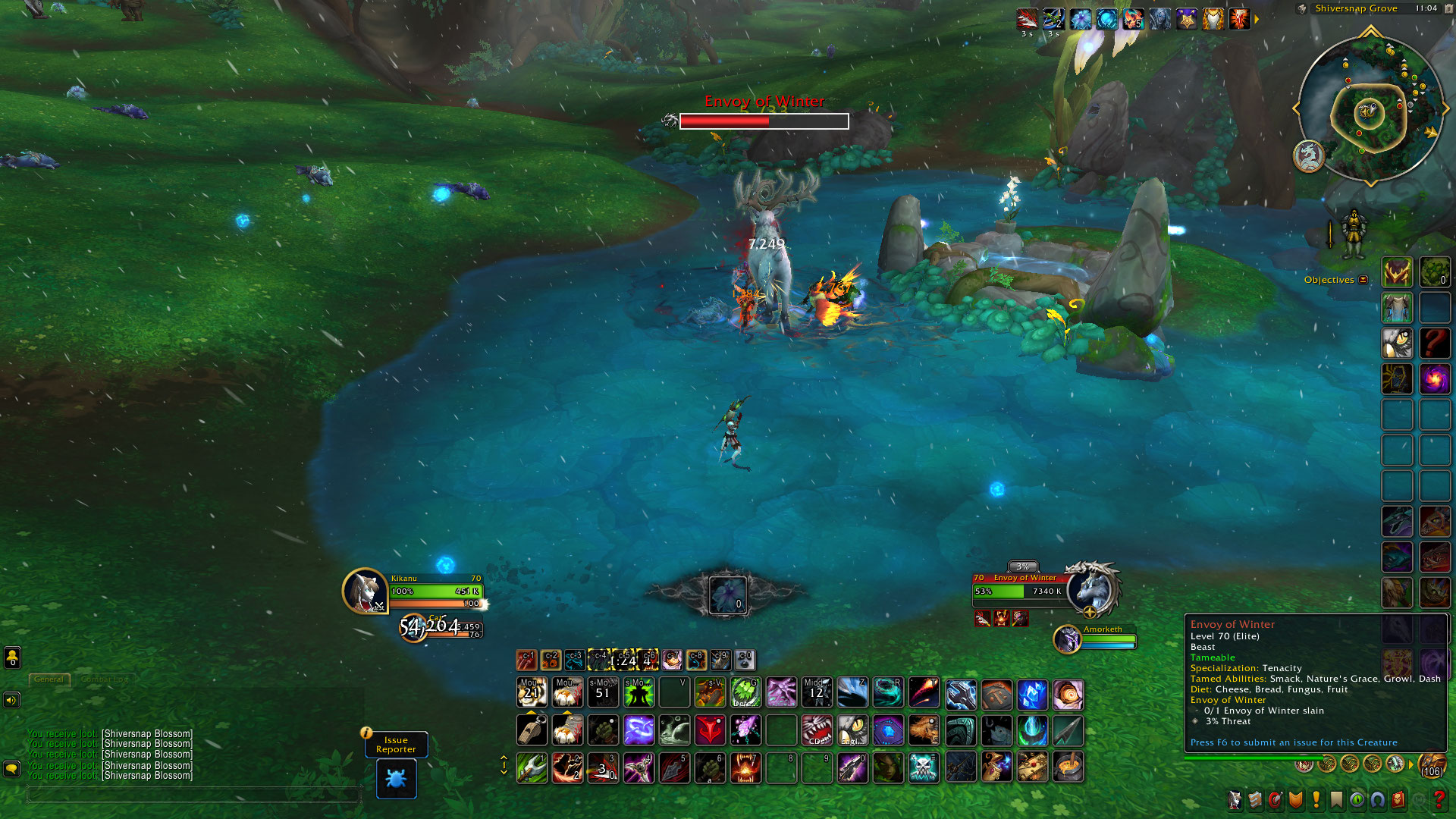Activate the fanged maw CDs macro

[817, 730]
